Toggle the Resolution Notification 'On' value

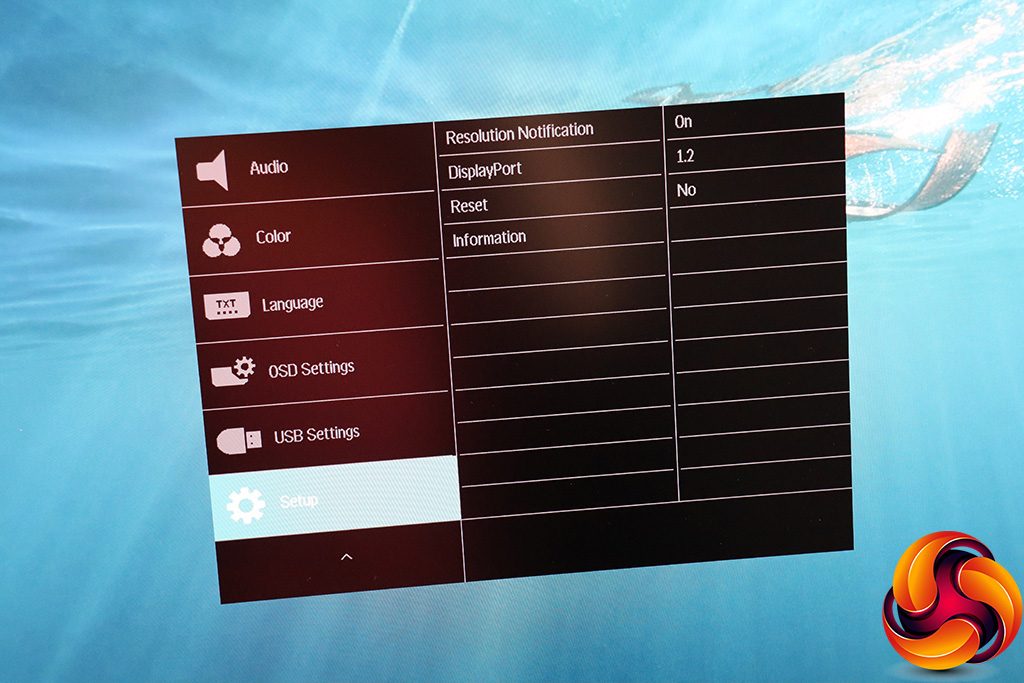click(683, 122)
